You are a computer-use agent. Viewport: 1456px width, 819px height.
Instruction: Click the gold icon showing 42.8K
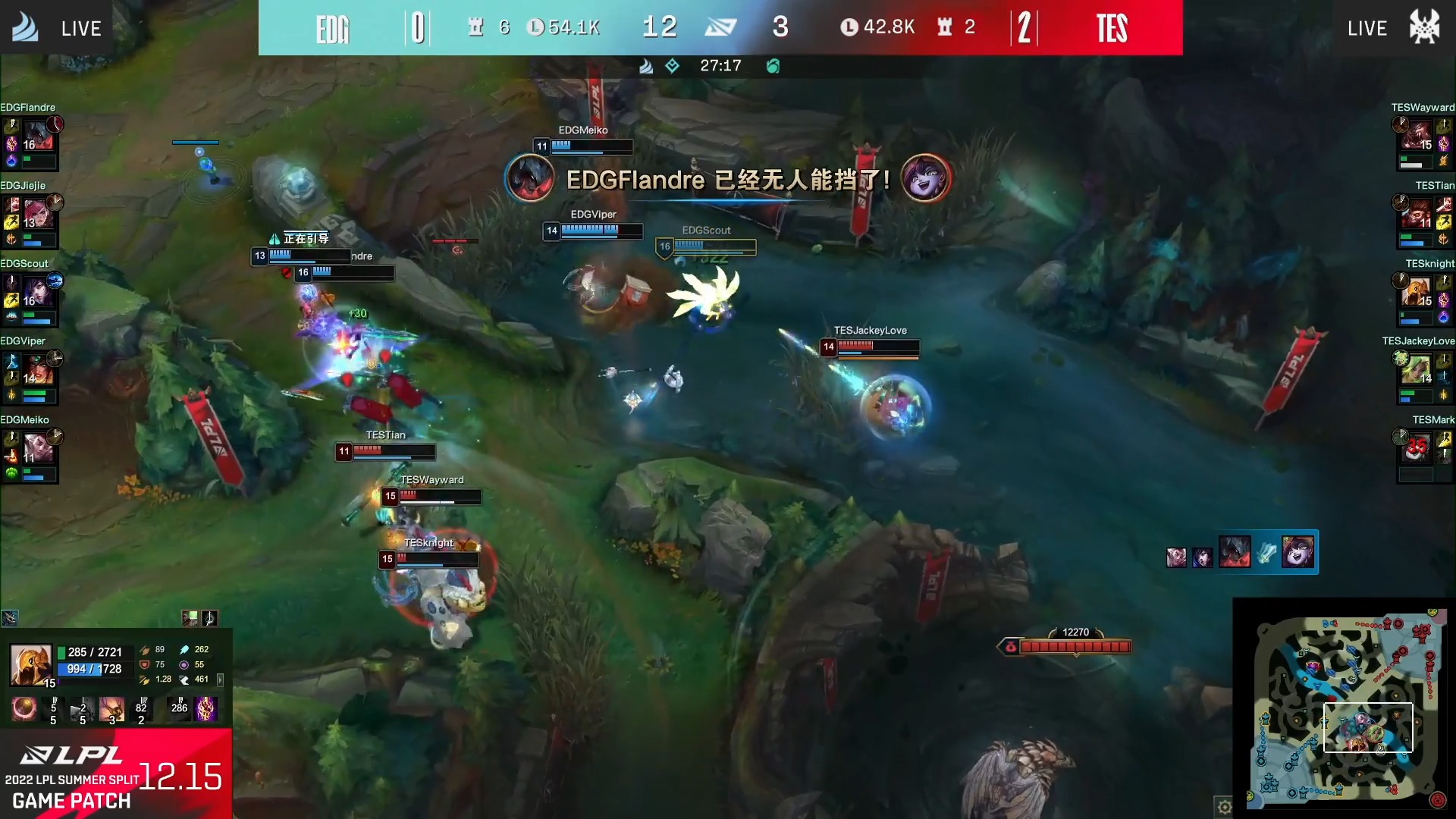(x=852, y=27)
